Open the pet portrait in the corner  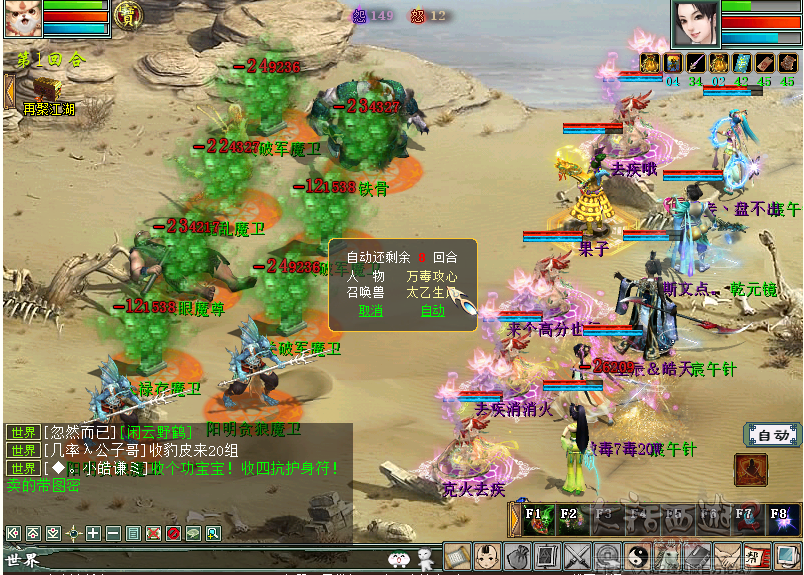tap(21, 18)
